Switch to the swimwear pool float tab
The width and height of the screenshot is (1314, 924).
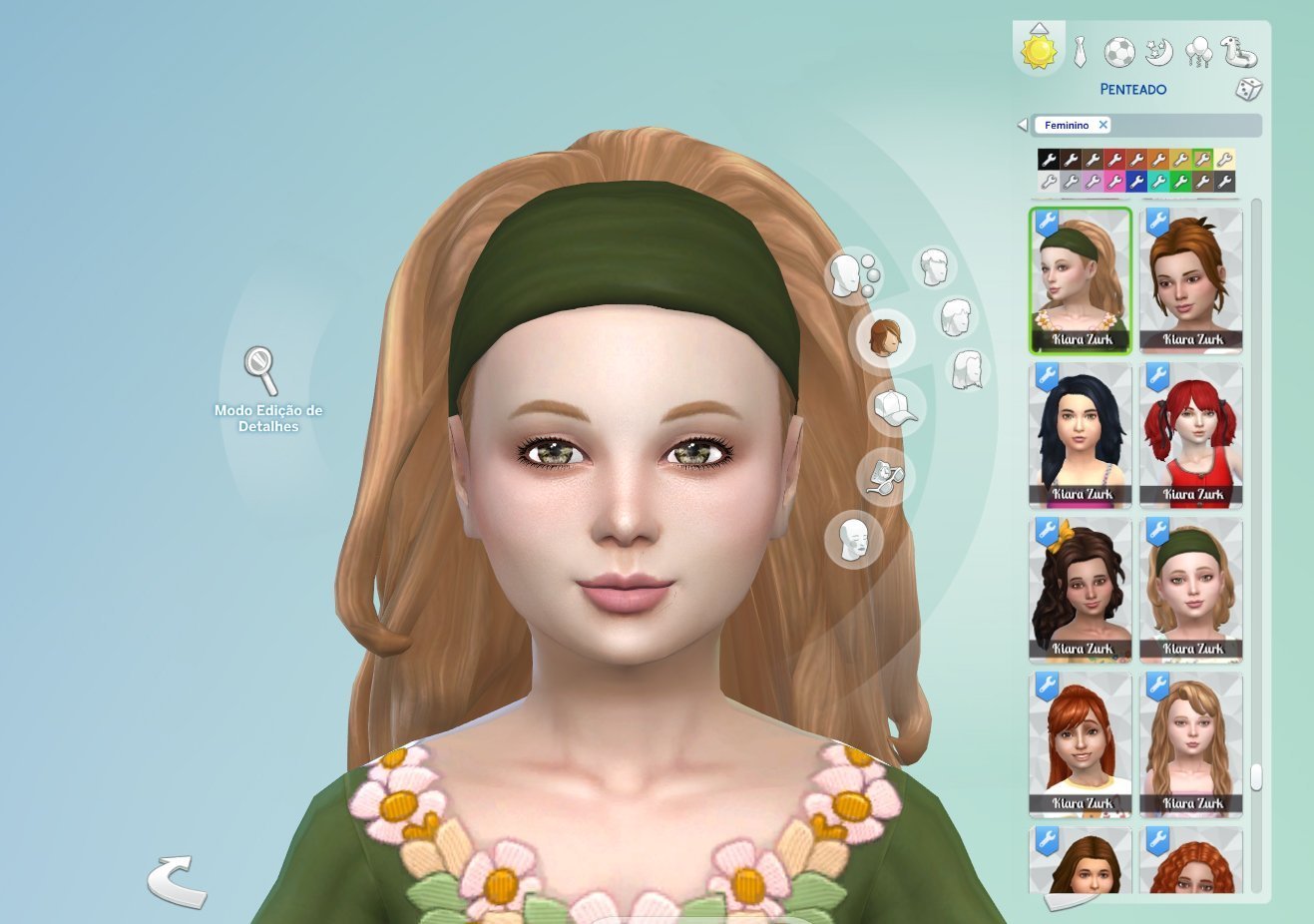click(x=1238, y=51)
